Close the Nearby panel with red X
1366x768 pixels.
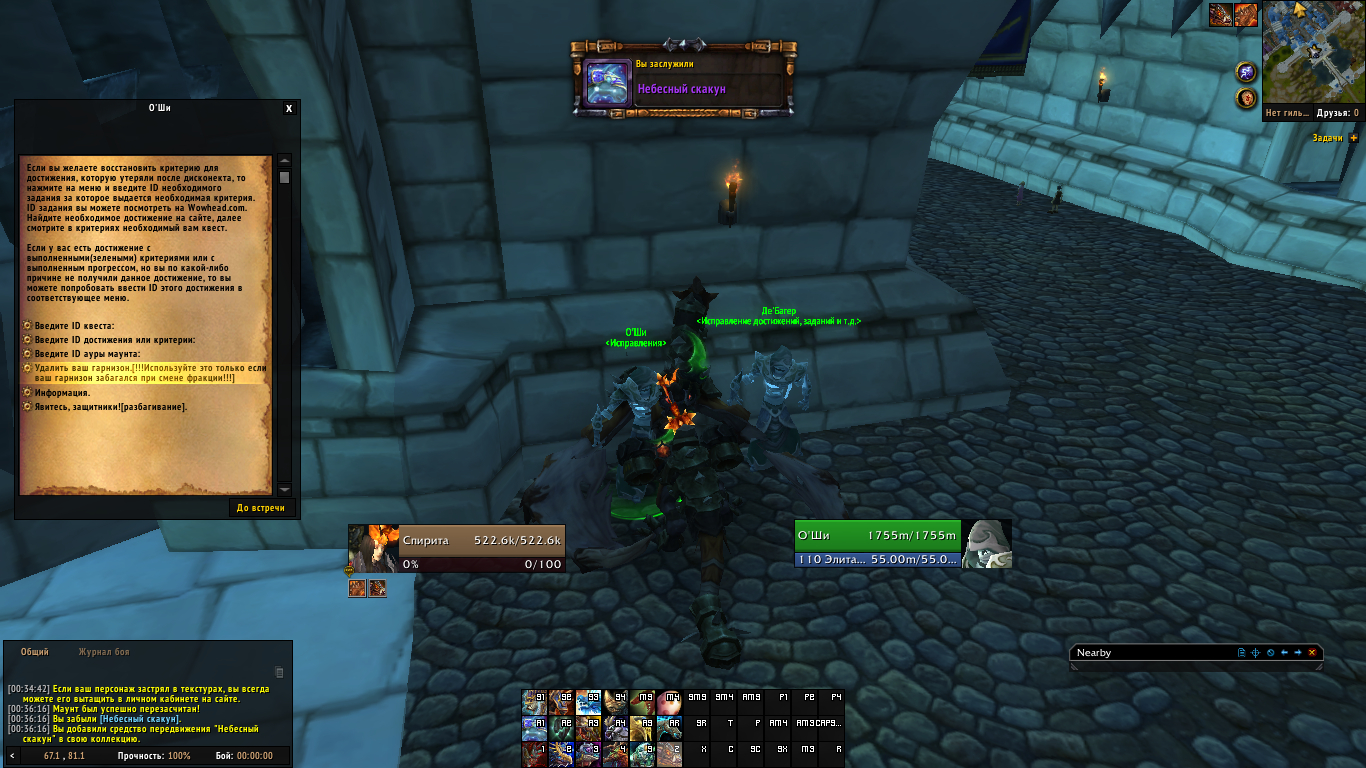point(1312,653)
